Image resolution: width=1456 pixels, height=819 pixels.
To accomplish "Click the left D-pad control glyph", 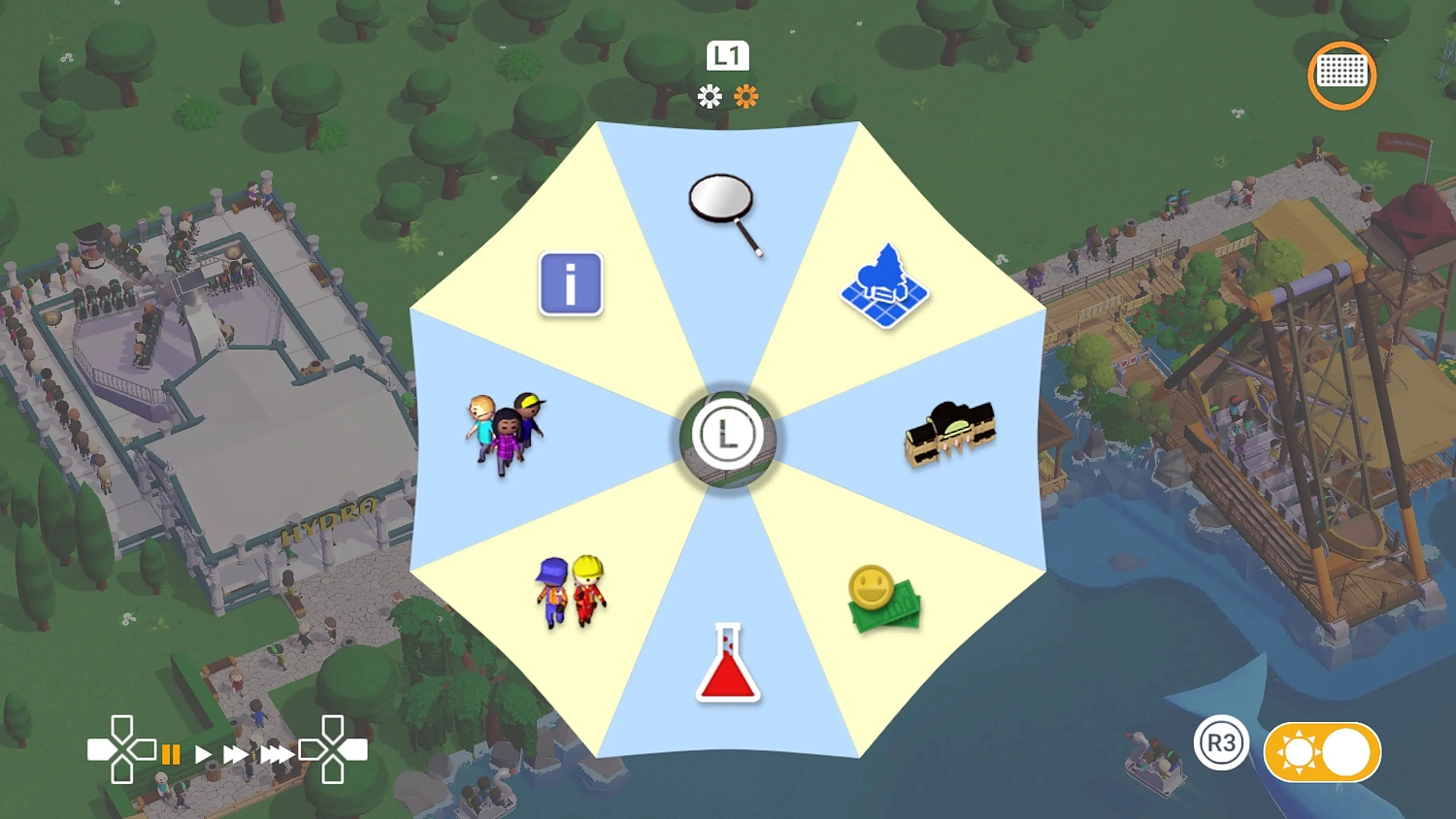I will point(123,750).
